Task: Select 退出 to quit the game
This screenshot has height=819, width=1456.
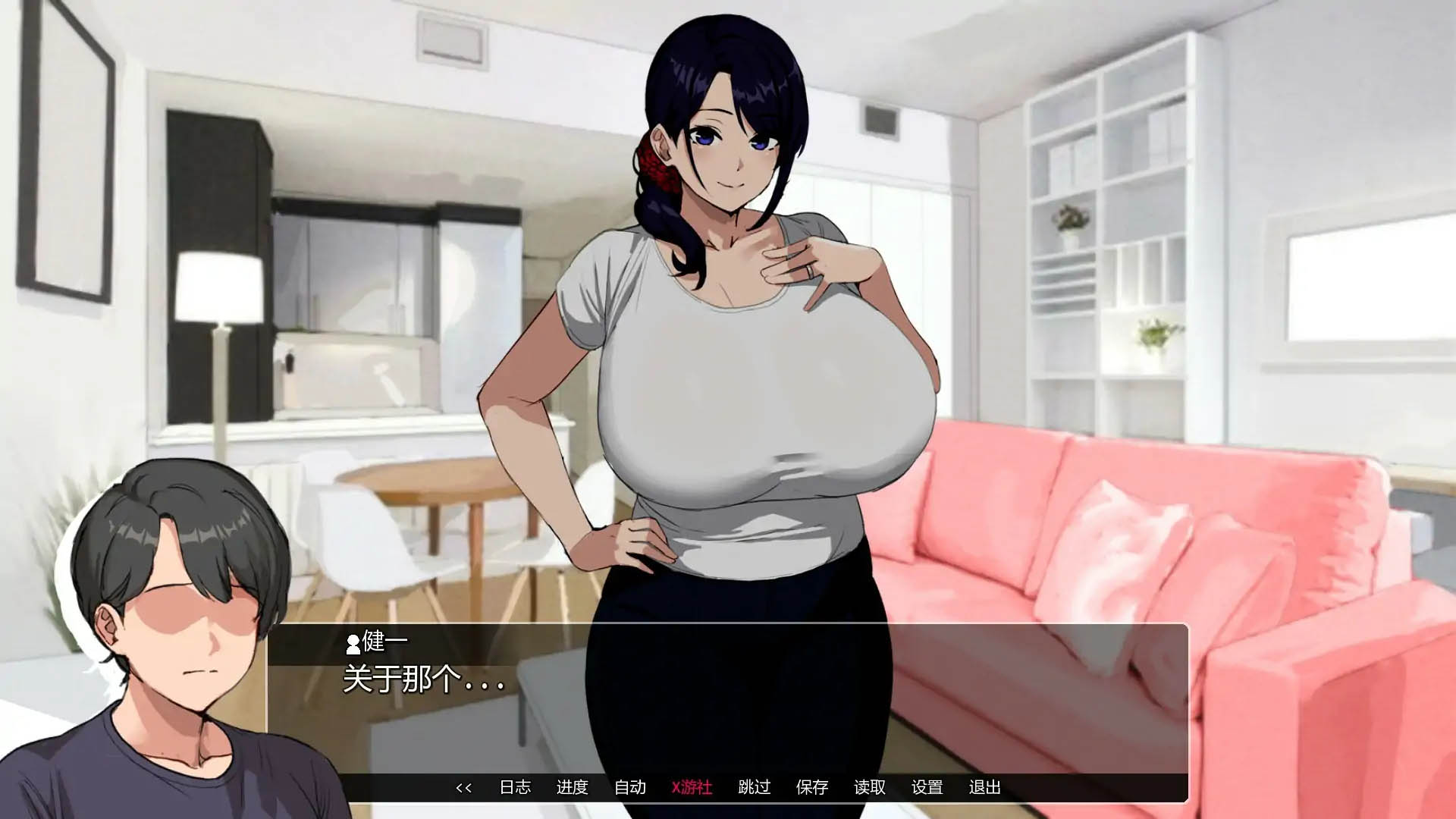Action: pyautogui.click(x=986, y=788)
